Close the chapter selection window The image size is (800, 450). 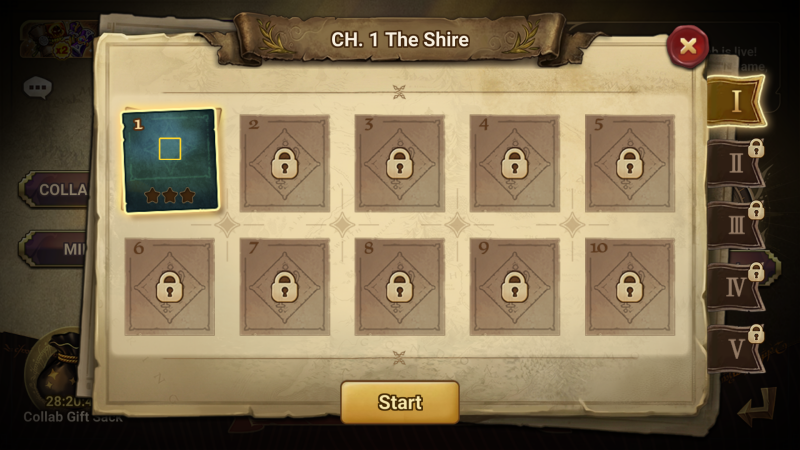pyautogui.click(x=687, y=45)
